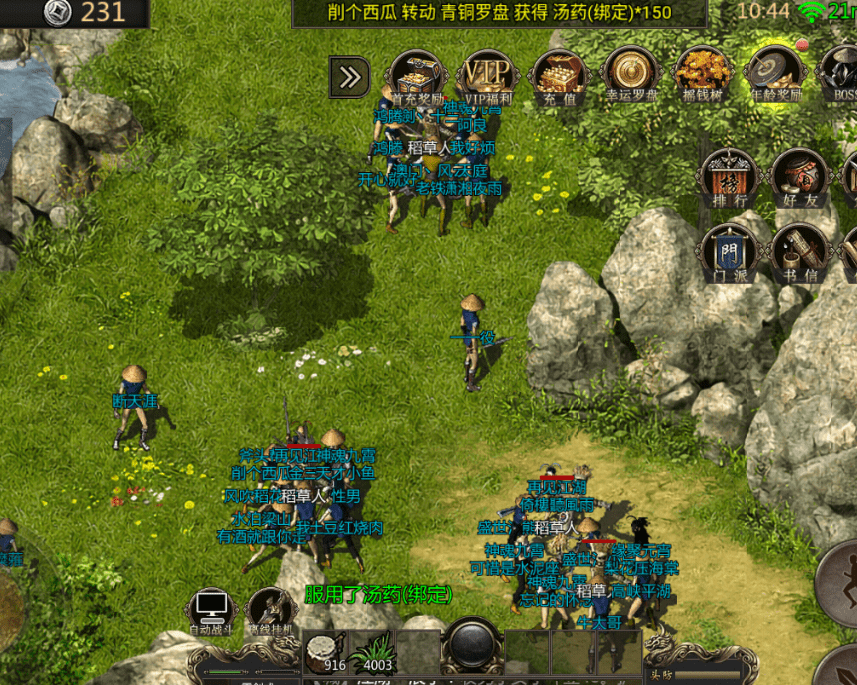Collapse the top icon row with the double-arrow button
The image size is (857, 685).
click(350, 77)
